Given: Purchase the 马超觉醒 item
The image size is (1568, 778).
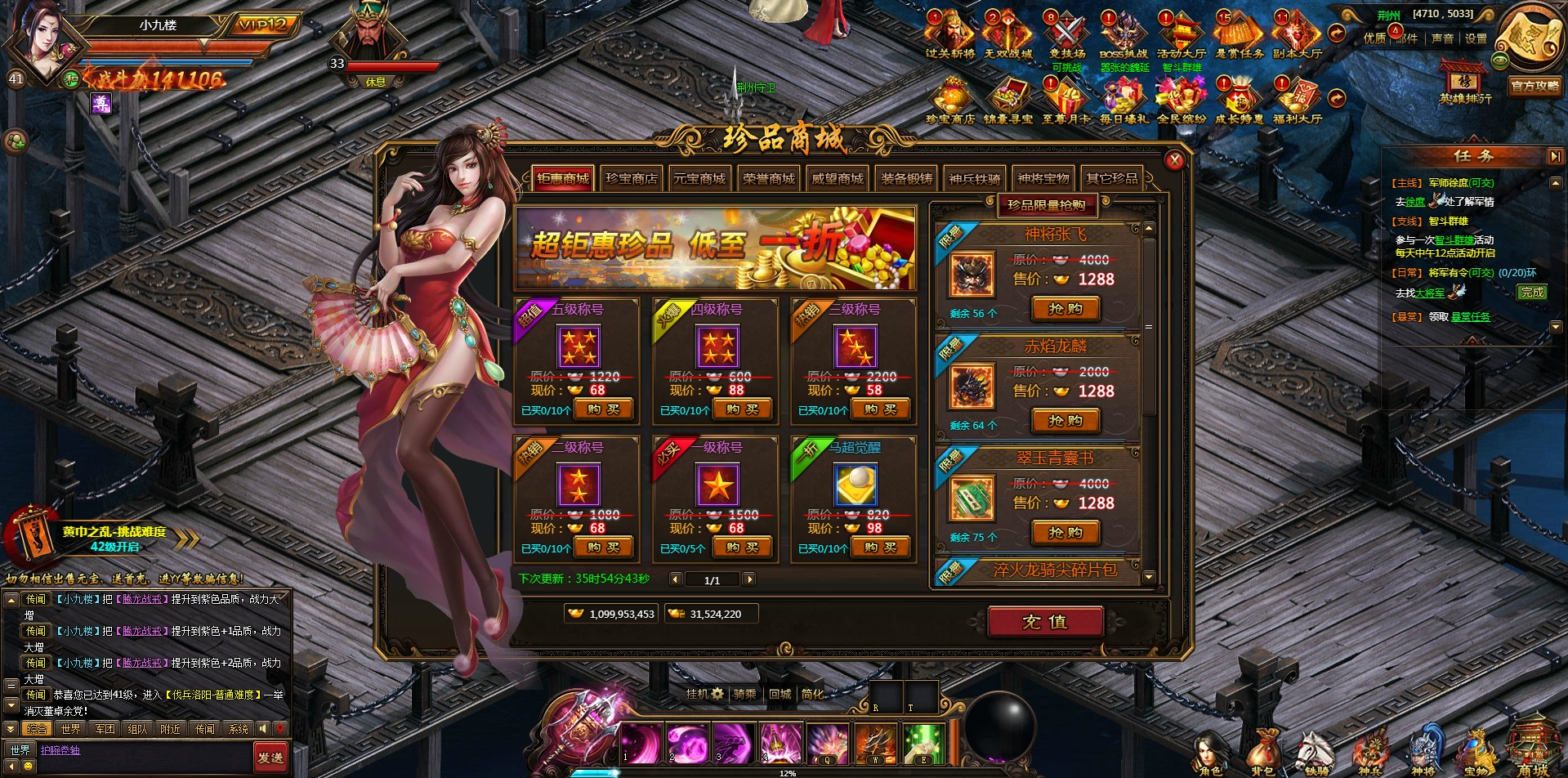Looking at the screenshot, I should (x=880, y=548).
